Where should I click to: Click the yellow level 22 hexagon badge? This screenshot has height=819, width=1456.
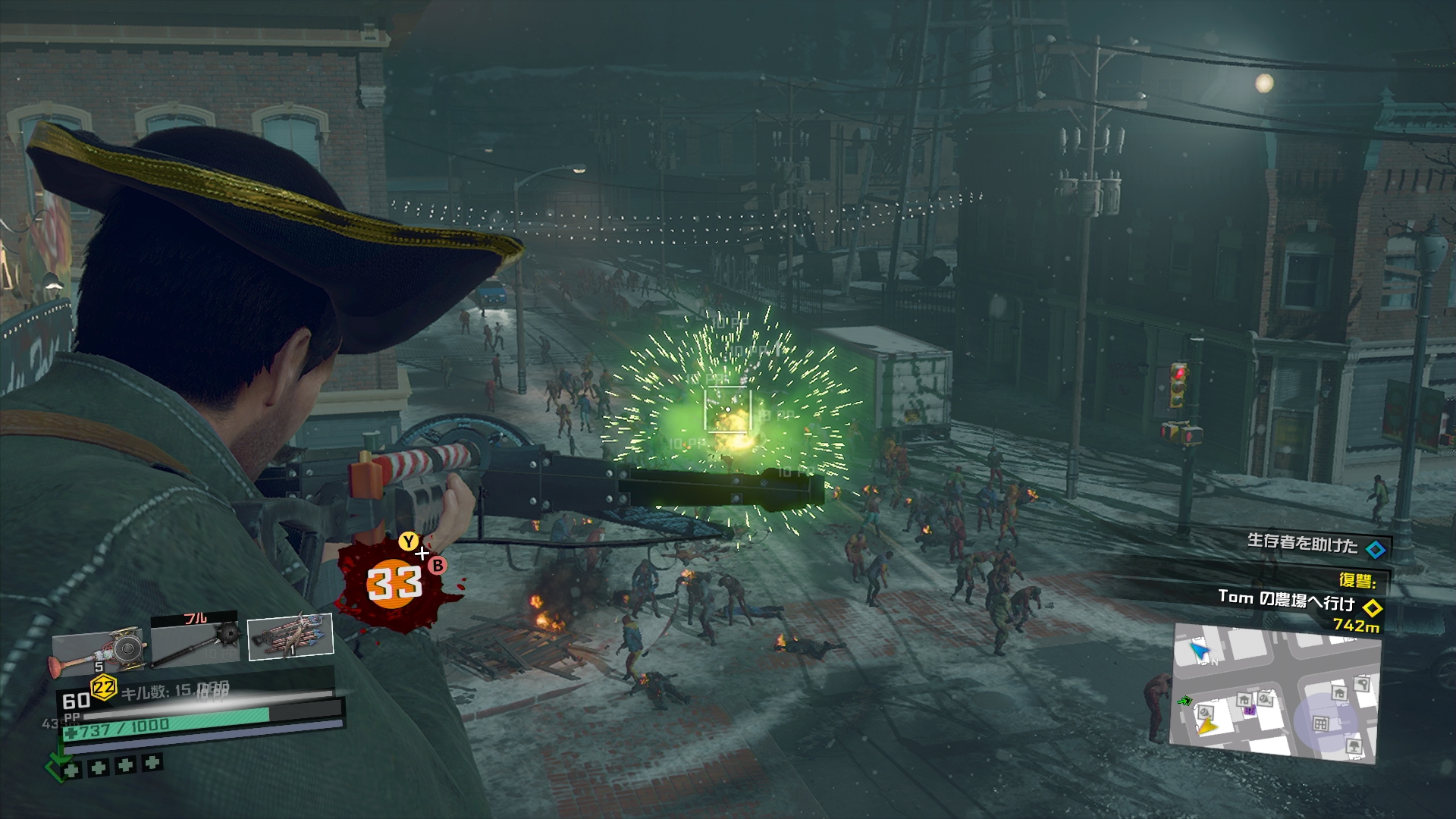[x=103, y=688]
